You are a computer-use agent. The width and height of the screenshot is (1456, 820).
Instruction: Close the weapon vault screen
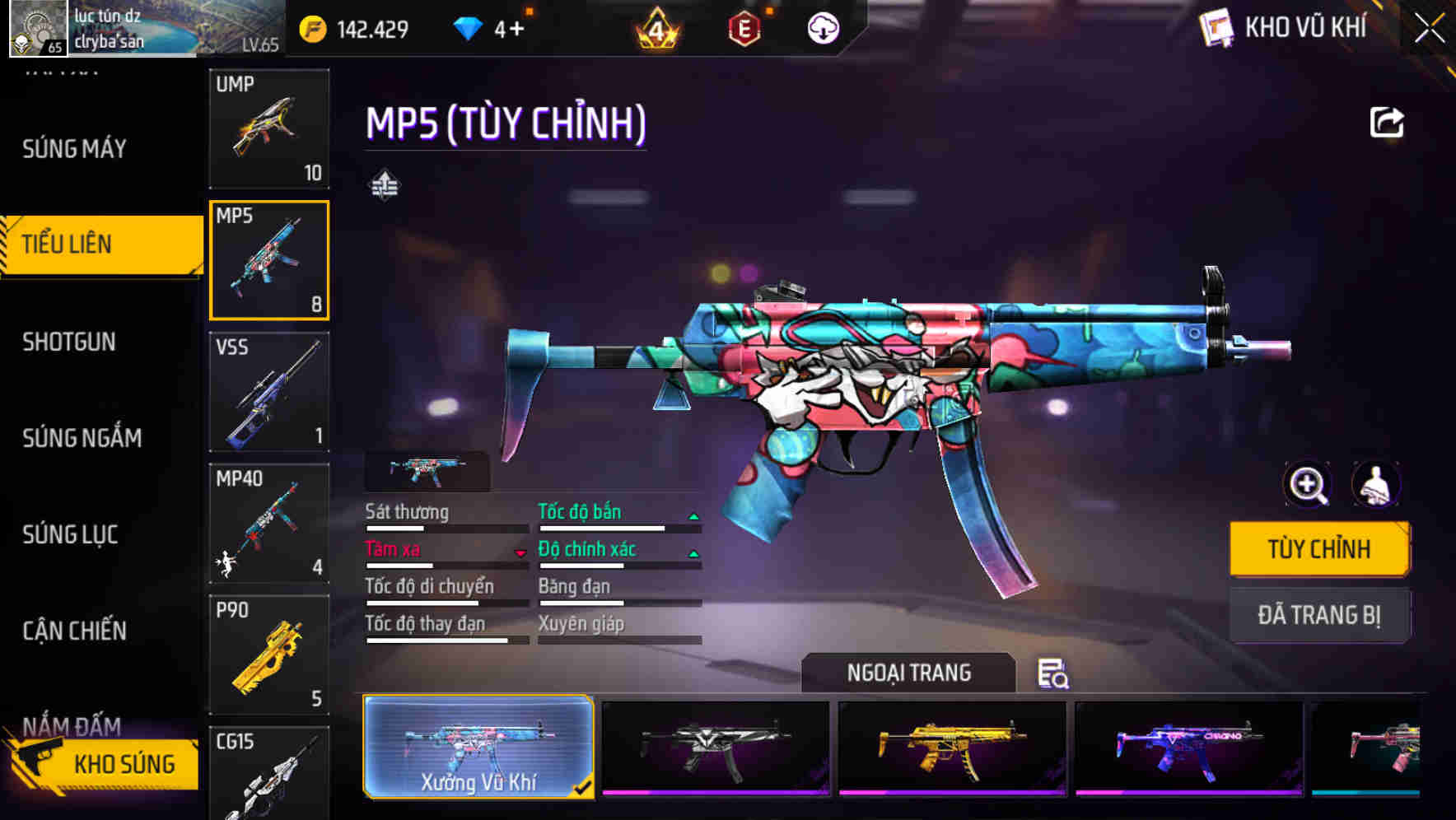click(x=1430, y=29)
